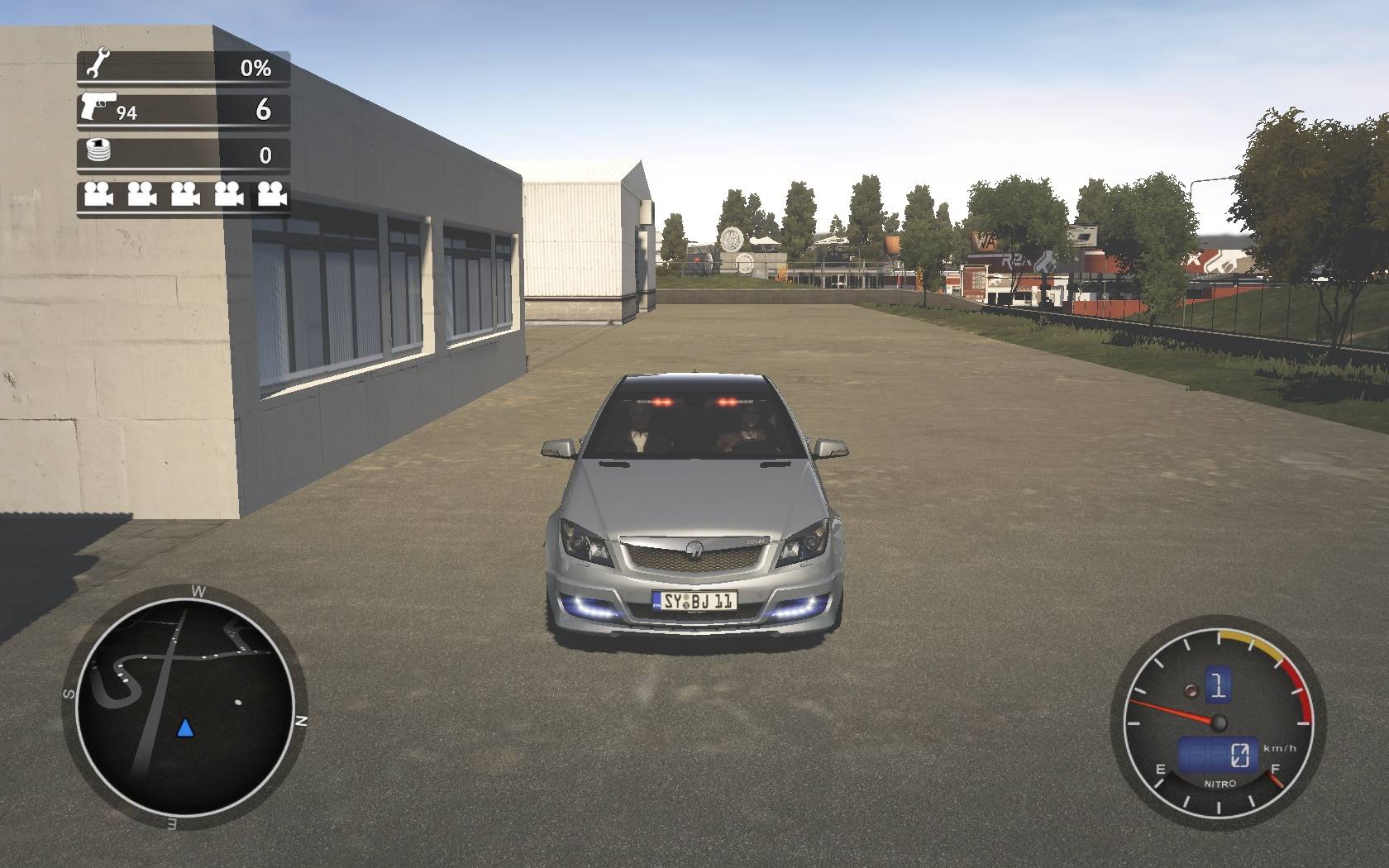Viewport: 1389px width, 868px height.
Task: Click the circular minimap
Action: tap(184, 708)
